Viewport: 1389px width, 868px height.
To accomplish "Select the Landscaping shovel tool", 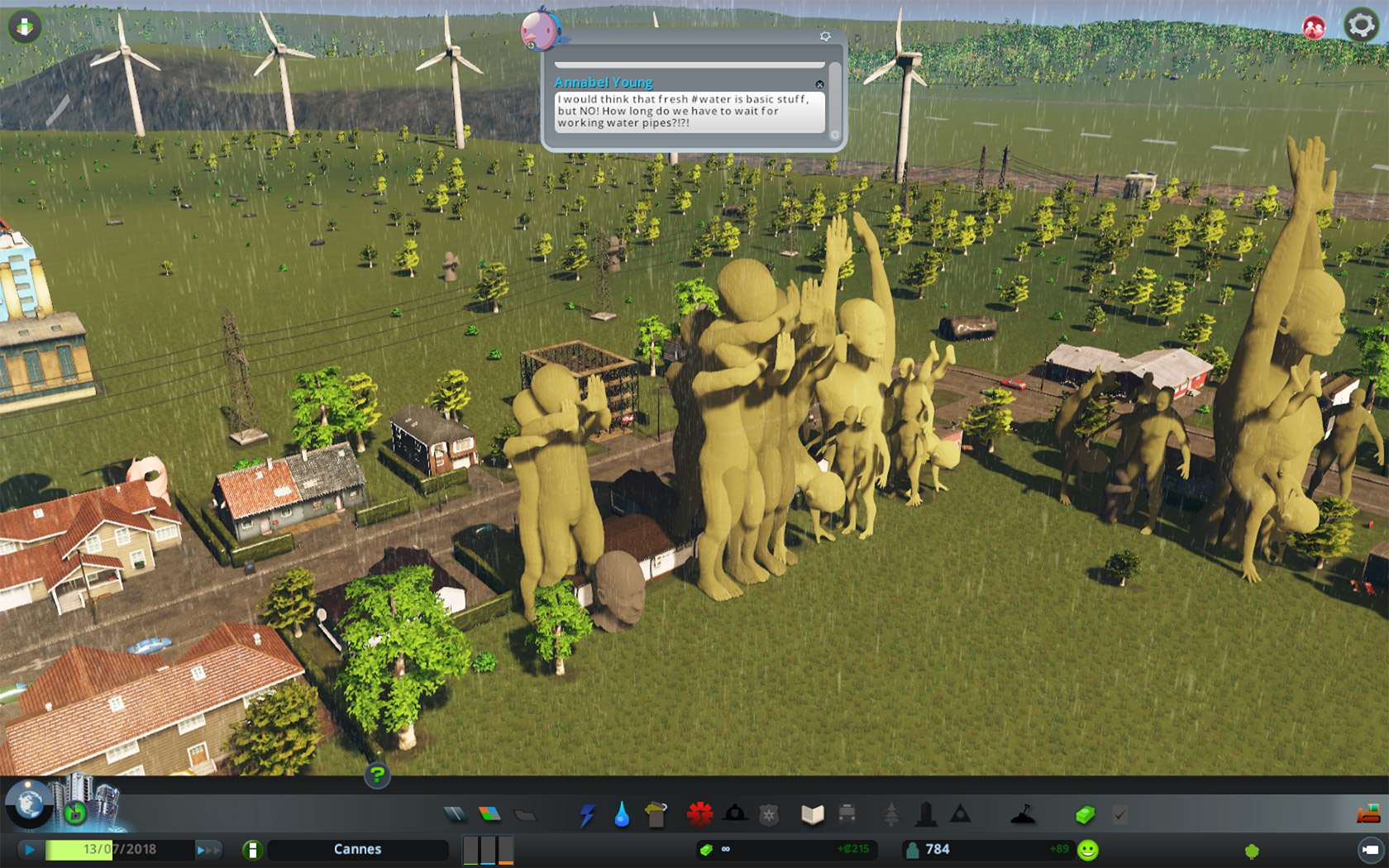I will click(x=1023, y=815).
